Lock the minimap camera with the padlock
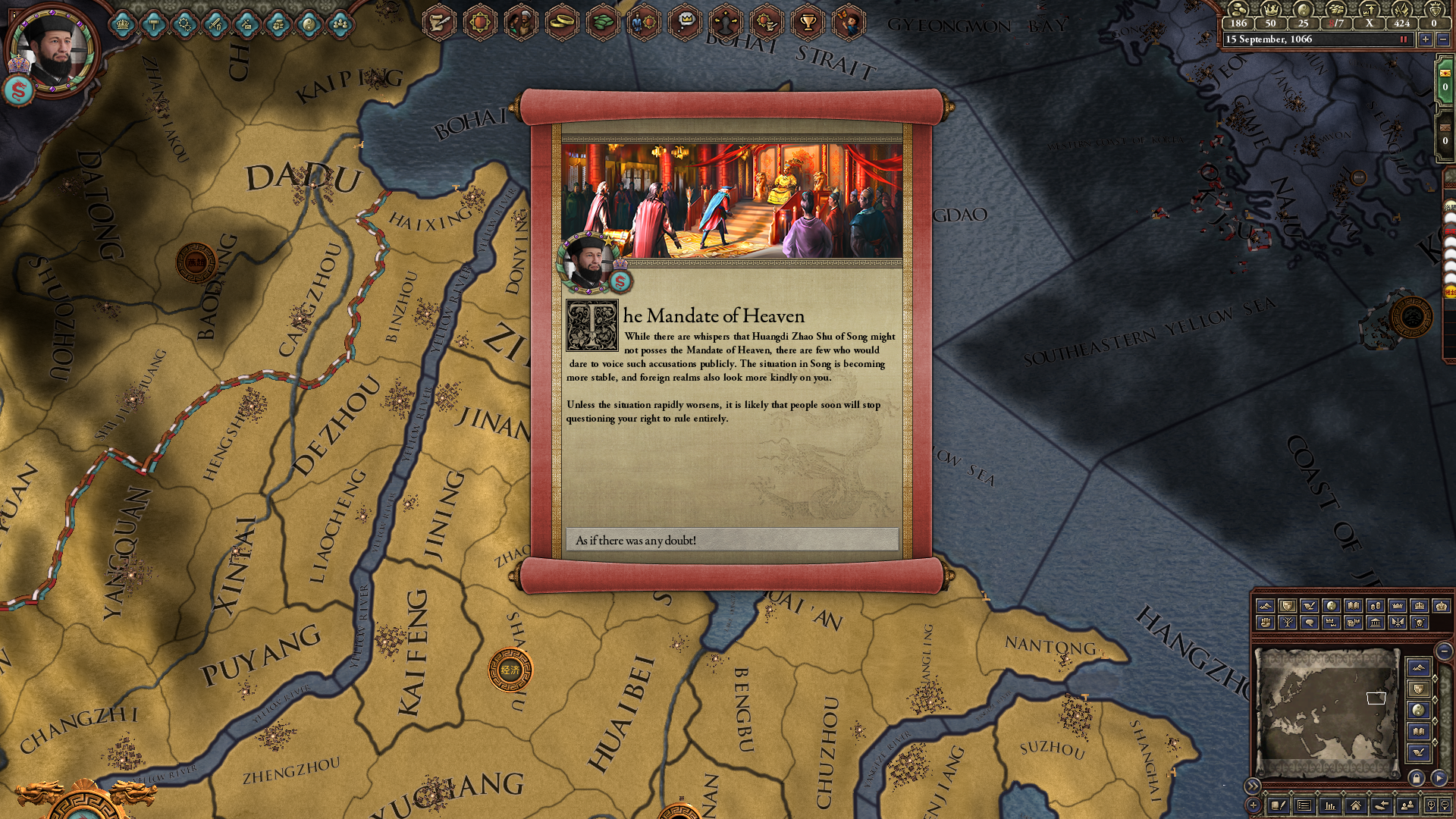 point(1417,777)
